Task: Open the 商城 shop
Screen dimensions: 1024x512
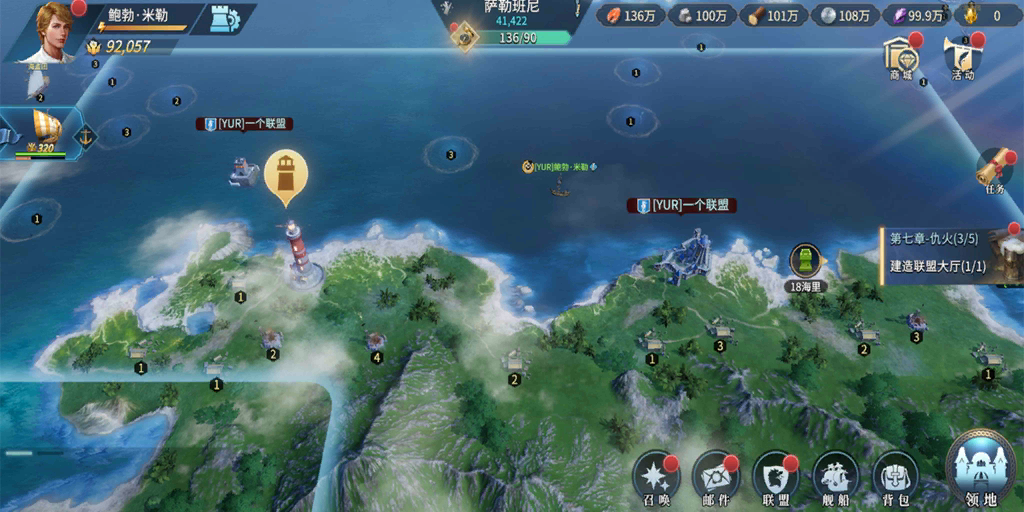Action: coord(901,57)
